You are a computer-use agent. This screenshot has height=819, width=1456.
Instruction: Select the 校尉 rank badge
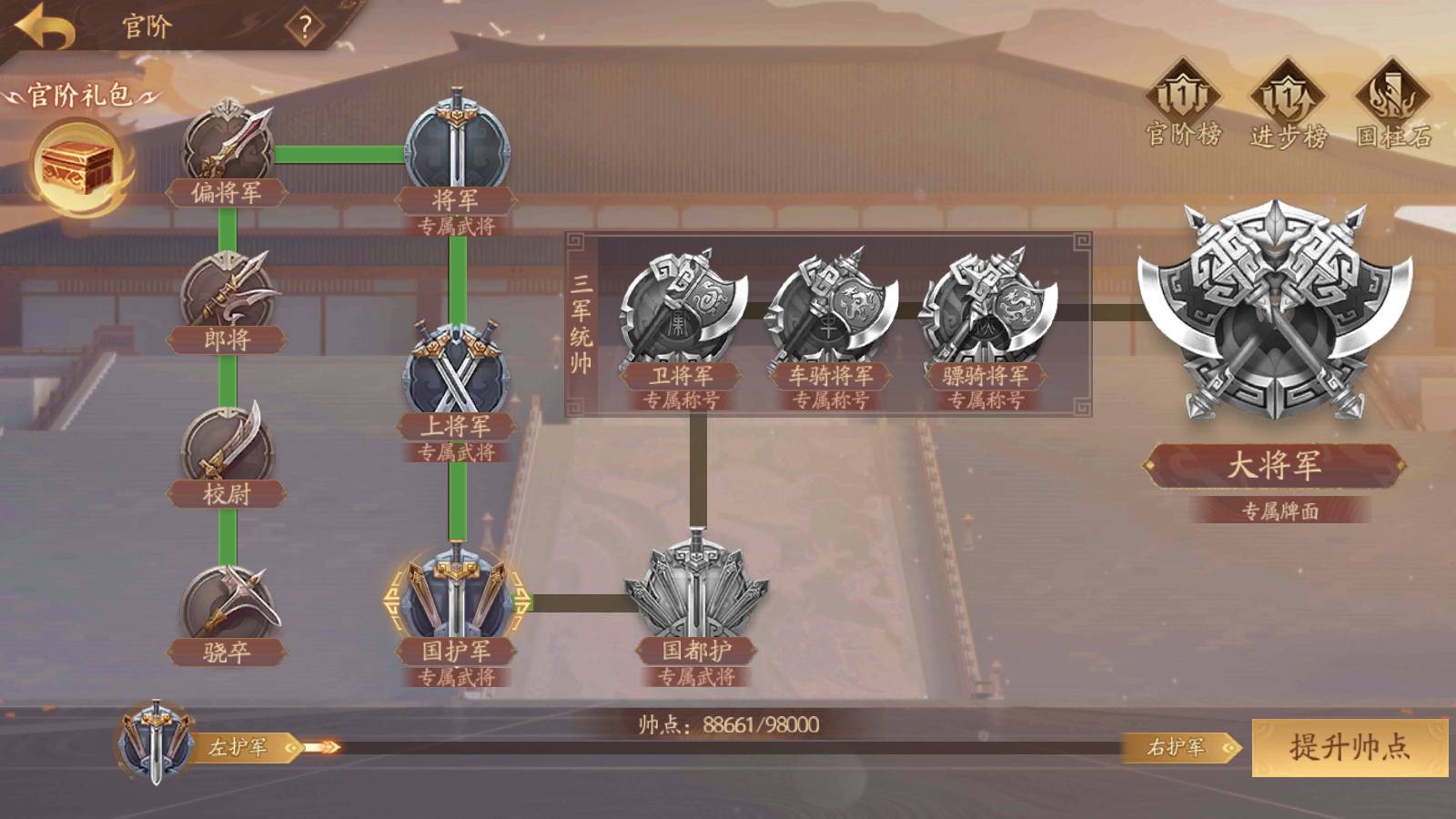[227, 448]
